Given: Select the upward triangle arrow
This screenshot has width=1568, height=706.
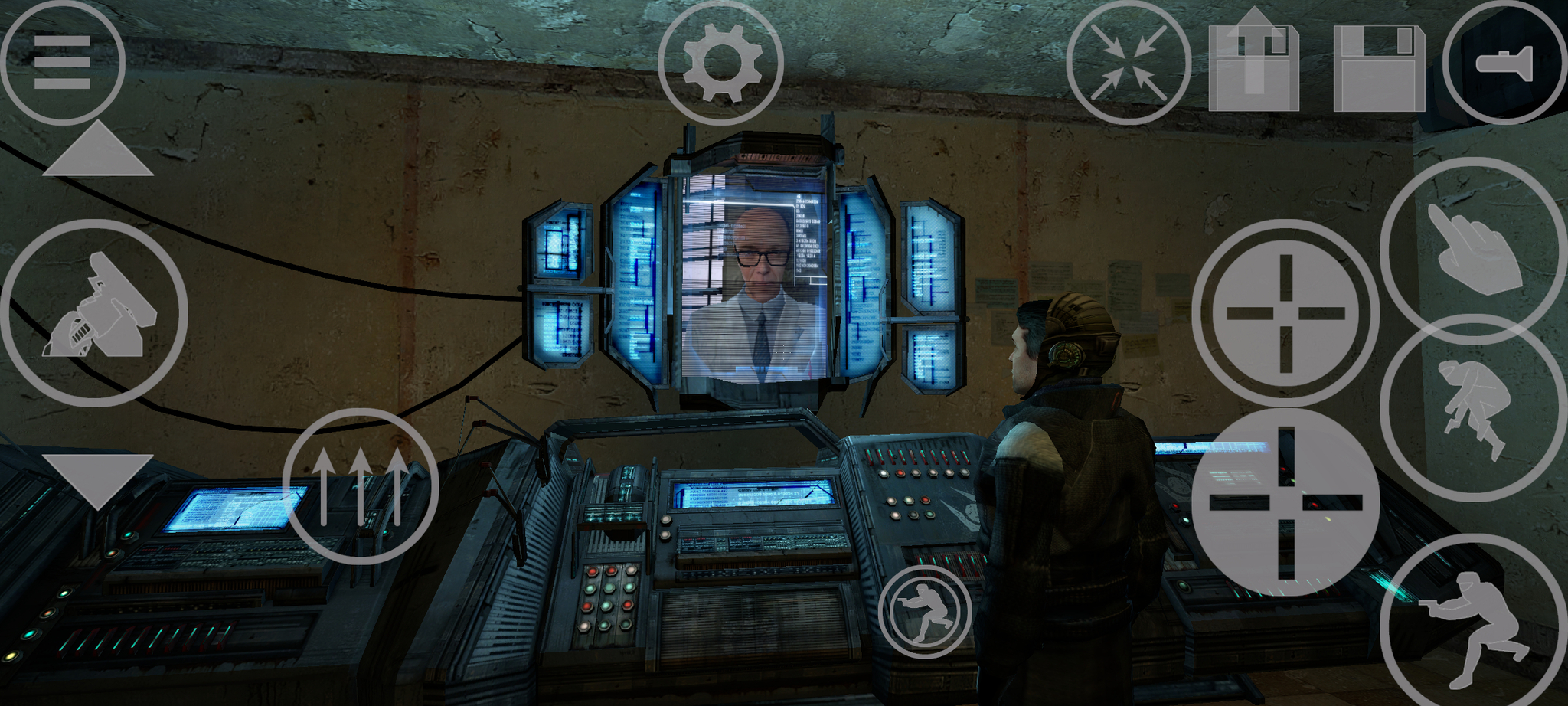Looking at the screenshot, I should pyautogui.click(x=97, y=151).
